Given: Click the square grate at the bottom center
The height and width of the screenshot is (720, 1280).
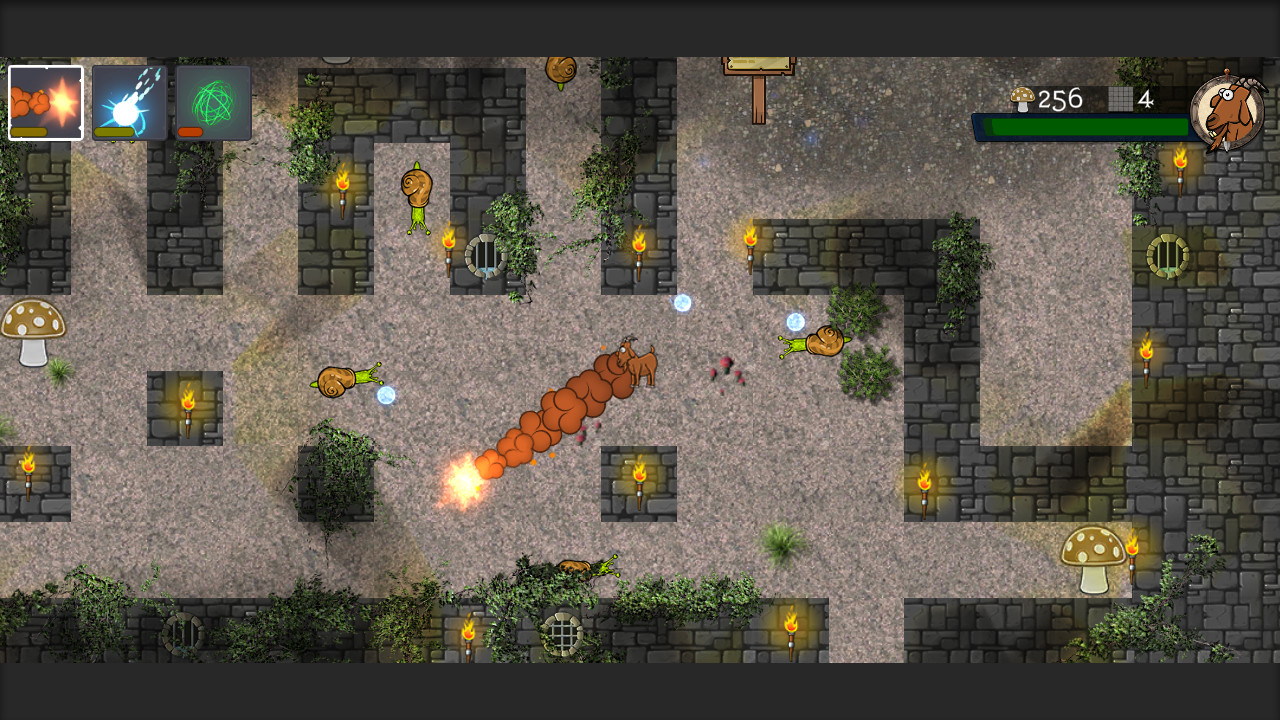Looking at the screenshot, I should click(562, 634).
